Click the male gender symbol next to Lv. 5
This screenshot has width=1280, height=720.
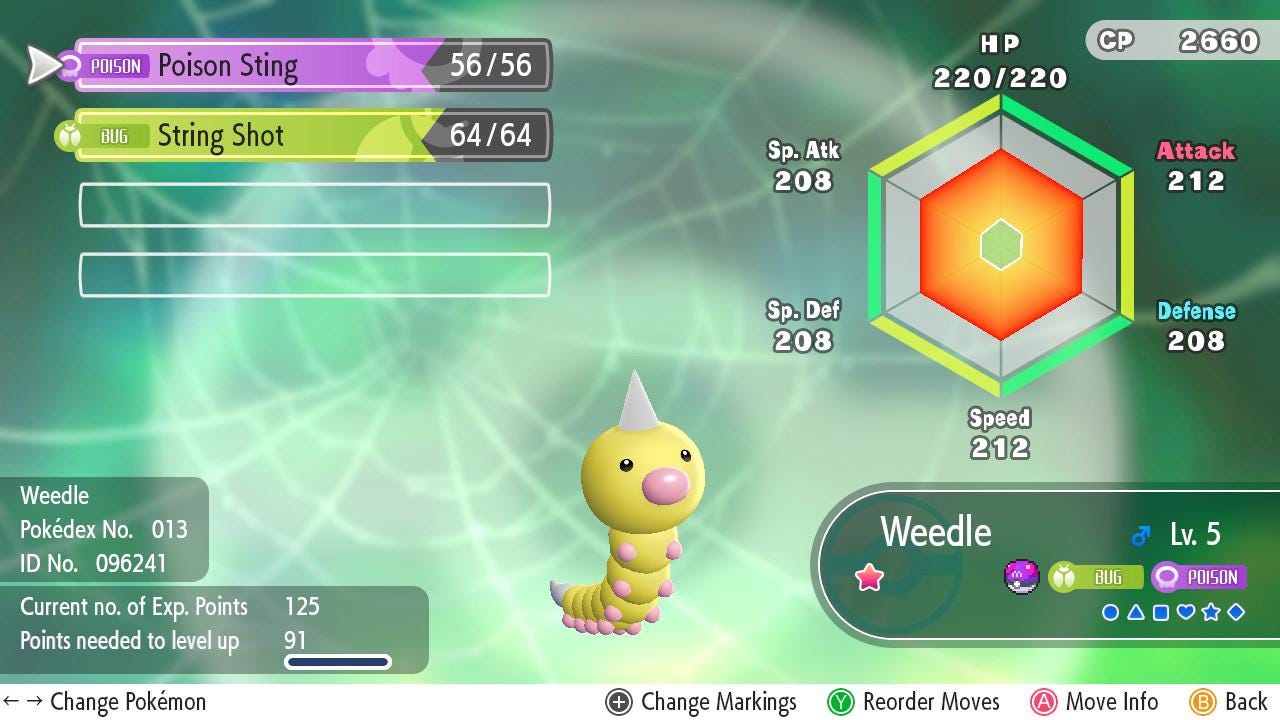click(x=1141, y=534)
